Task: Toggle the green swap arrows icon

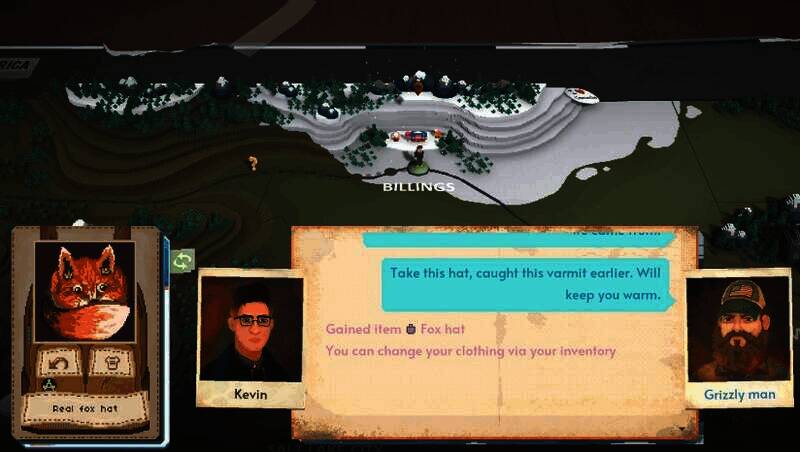Action: pyautogui.click(x=182, y=262)
